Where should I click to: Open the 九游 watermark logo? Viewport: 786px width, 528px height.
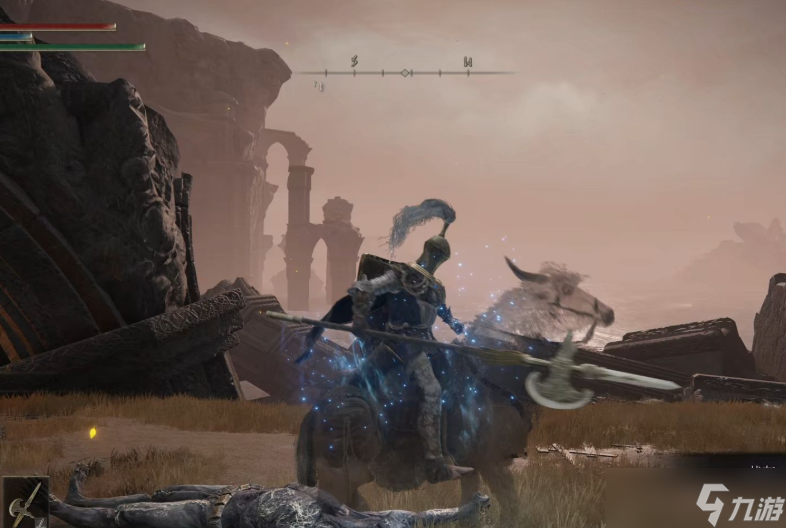click(740, 501)
